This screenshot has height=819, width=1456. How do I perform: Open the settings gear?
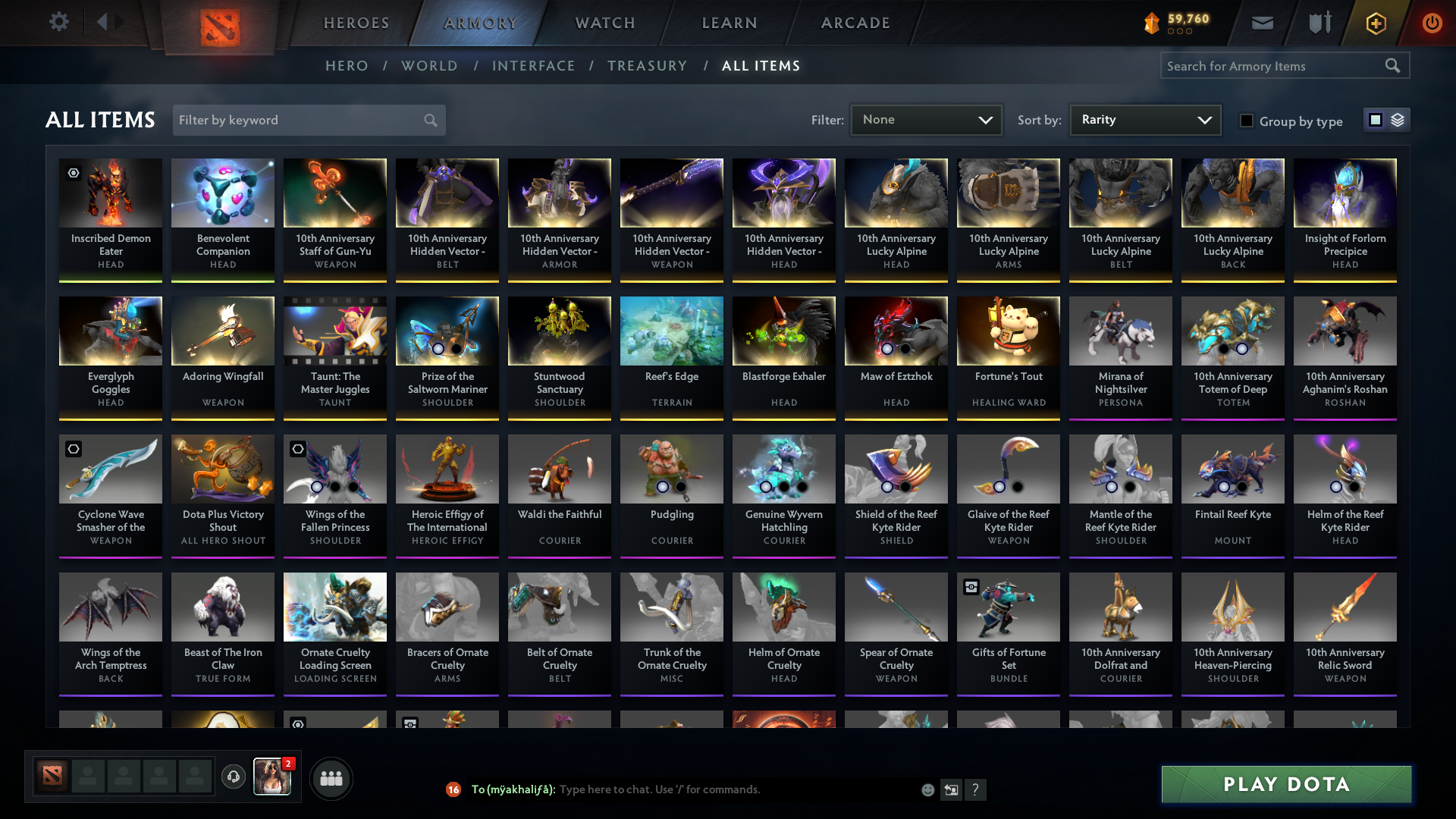coord(59,23)
